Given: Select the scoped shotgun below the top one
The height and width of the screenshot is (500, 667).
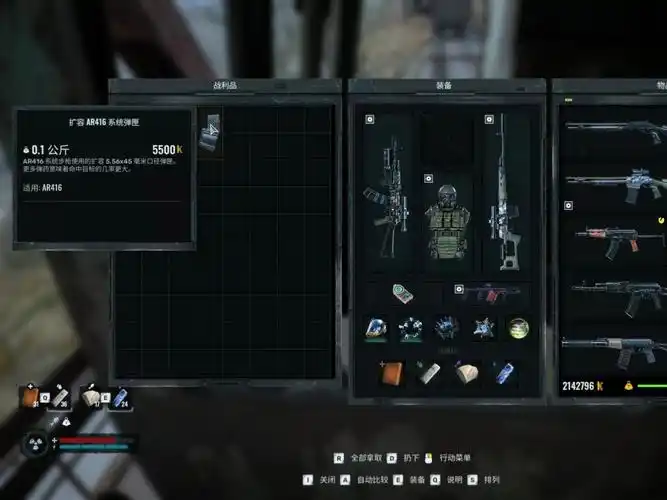Looking at the screenshot, I should (615, 183).
